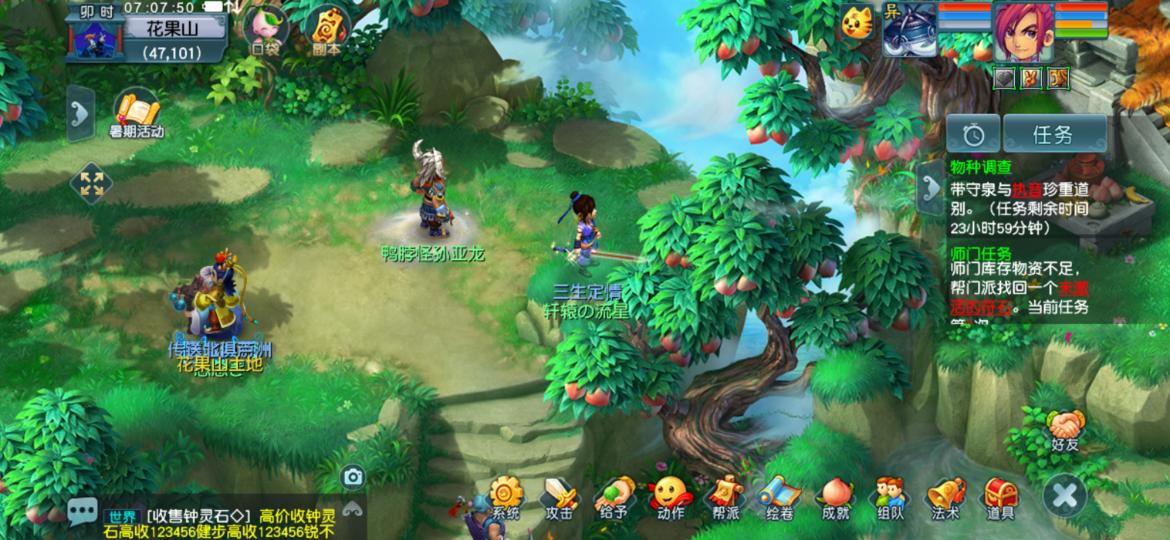1170x540 pixels.
Task: Open the 给予 give menu
Action: (x=614, y=497)
